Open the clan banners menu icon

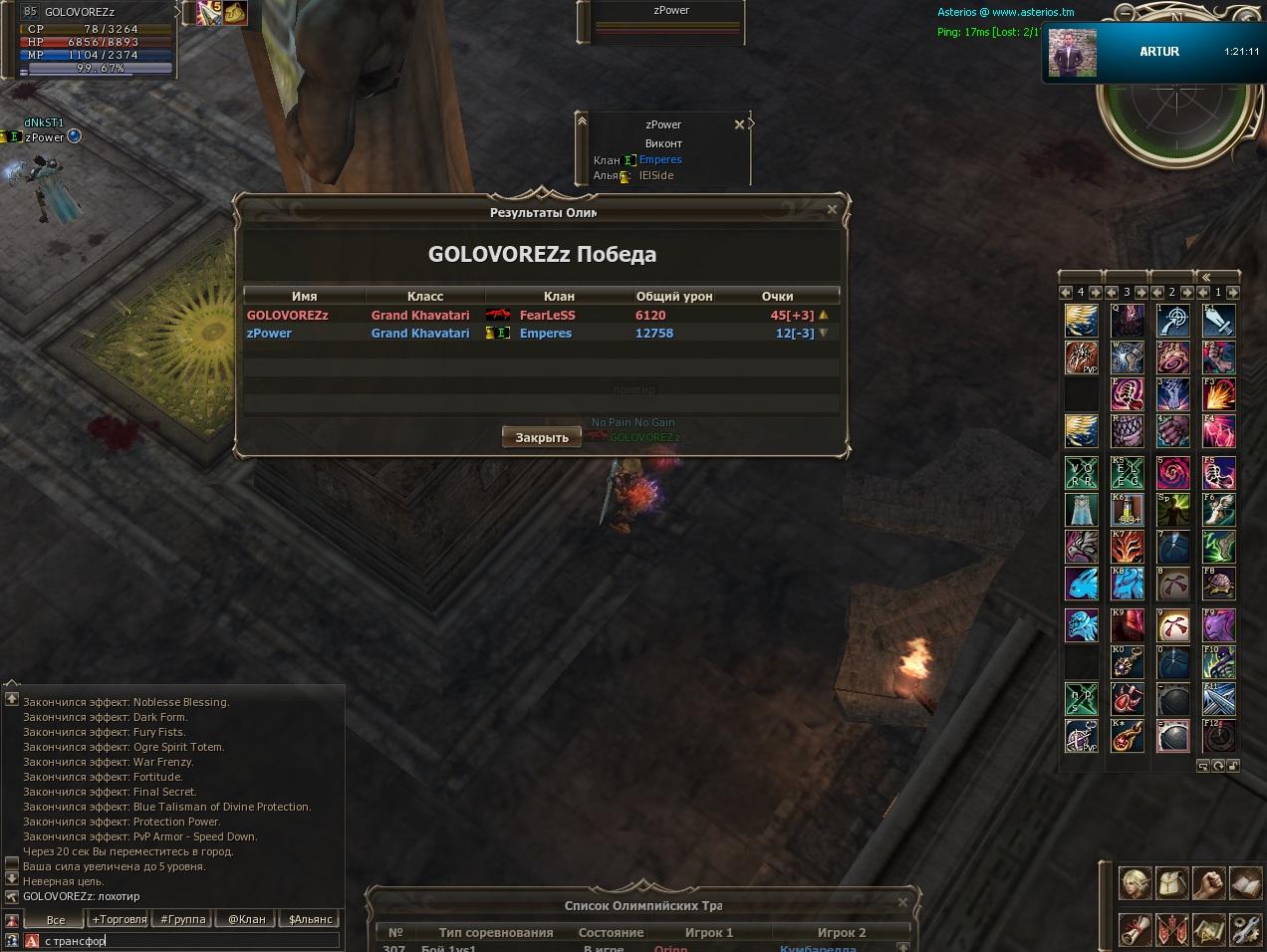pyautogui.click(x=1171, y=928)
